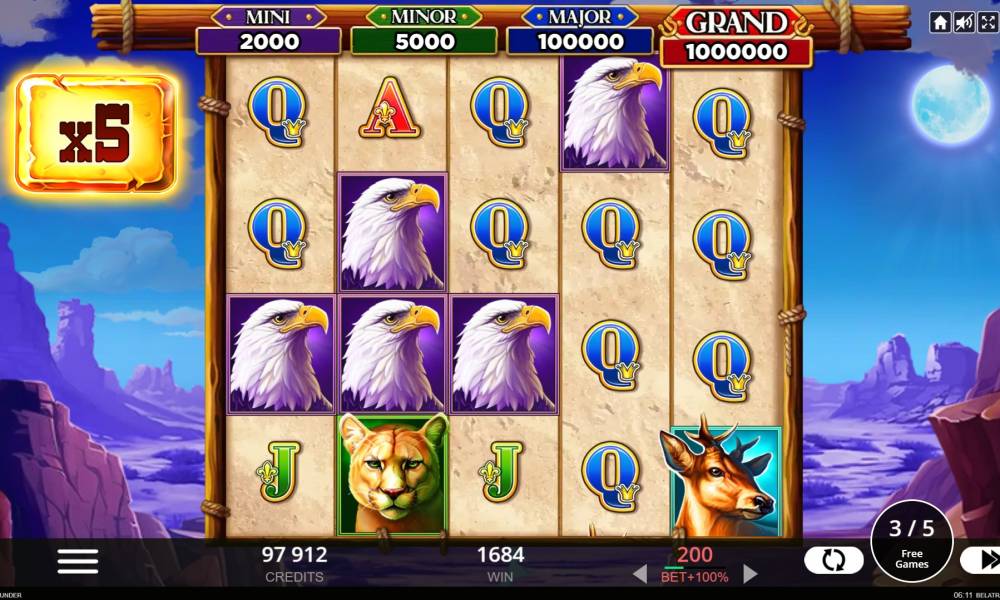Increase the bet with the right arrow

[750, 574]
